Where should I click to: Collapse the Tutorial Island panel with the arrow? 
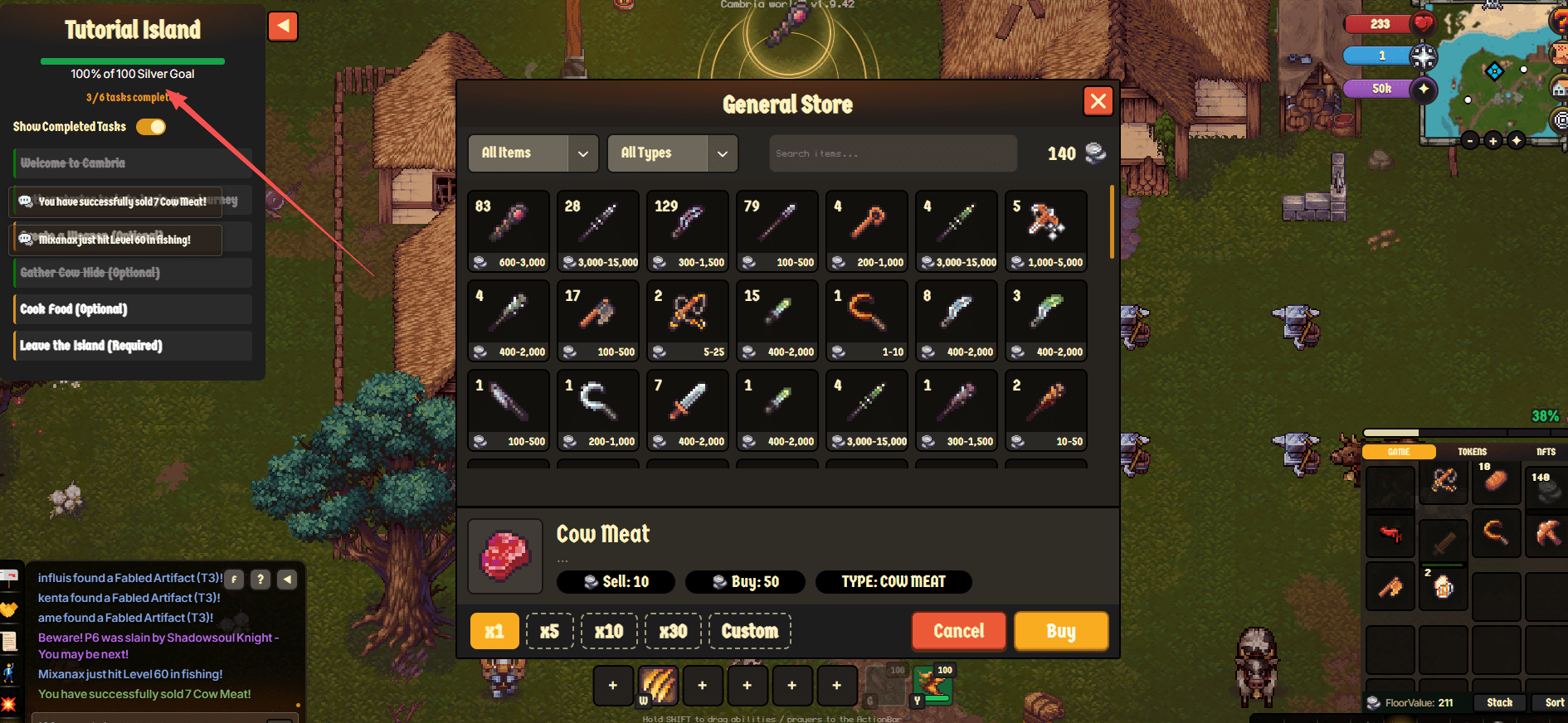click(283, 27)
